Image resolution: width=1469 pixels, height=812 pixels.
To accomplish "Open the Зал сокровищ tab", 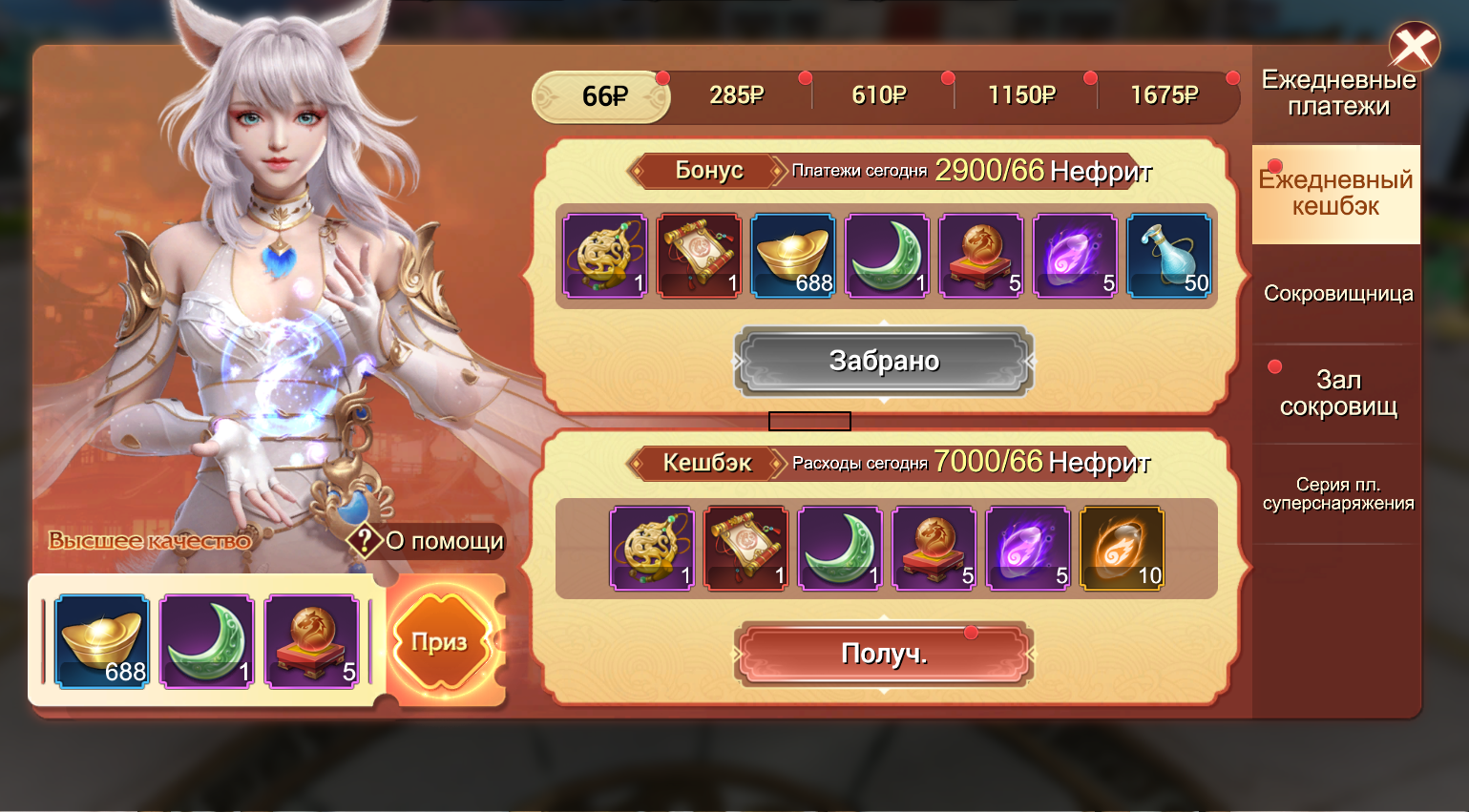I will pyautogui.click(x=1337, y=393).
